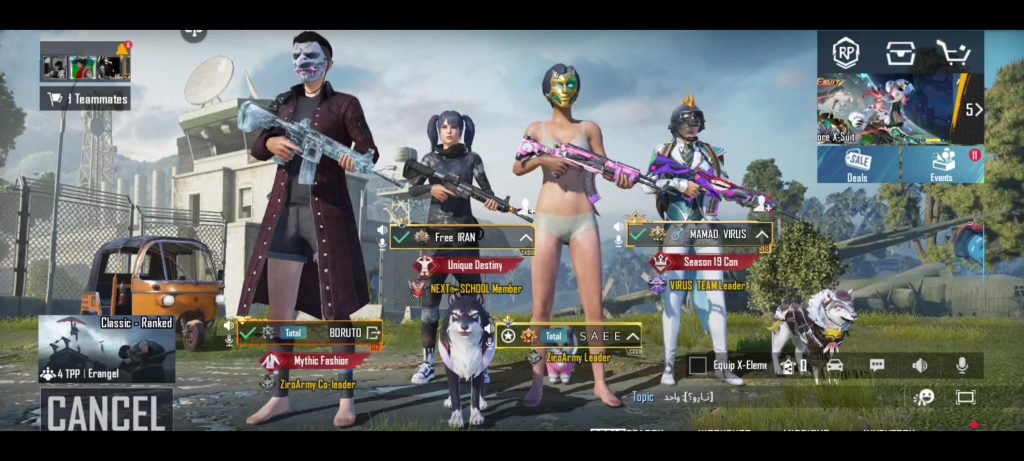Expand the MAMAD VIRUS player nameplate
1024x461 pixels.
point(762,235)
